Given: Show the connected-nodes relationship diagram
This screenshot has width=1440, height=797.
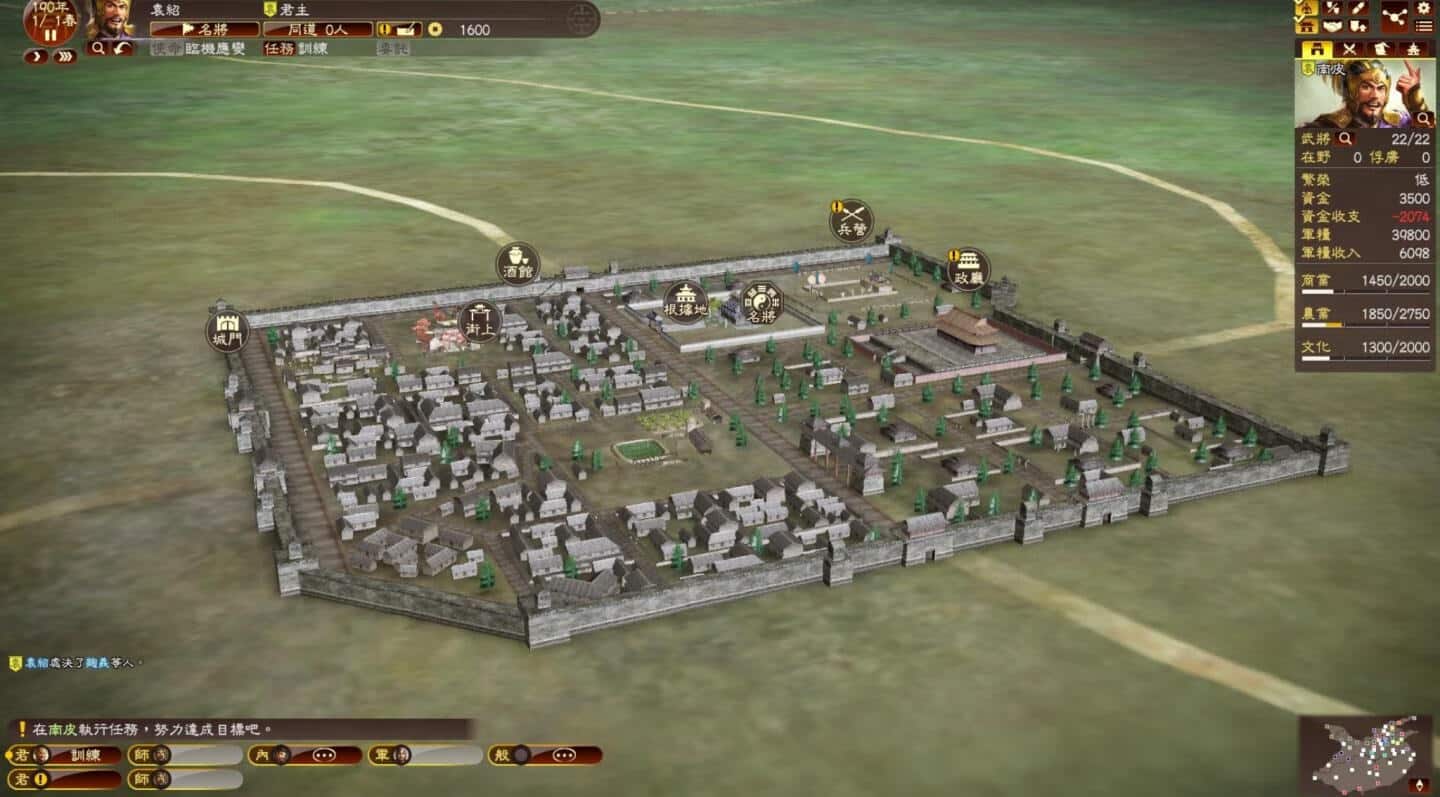Looking at the screenshot, I should click(x=1393, y=16).
